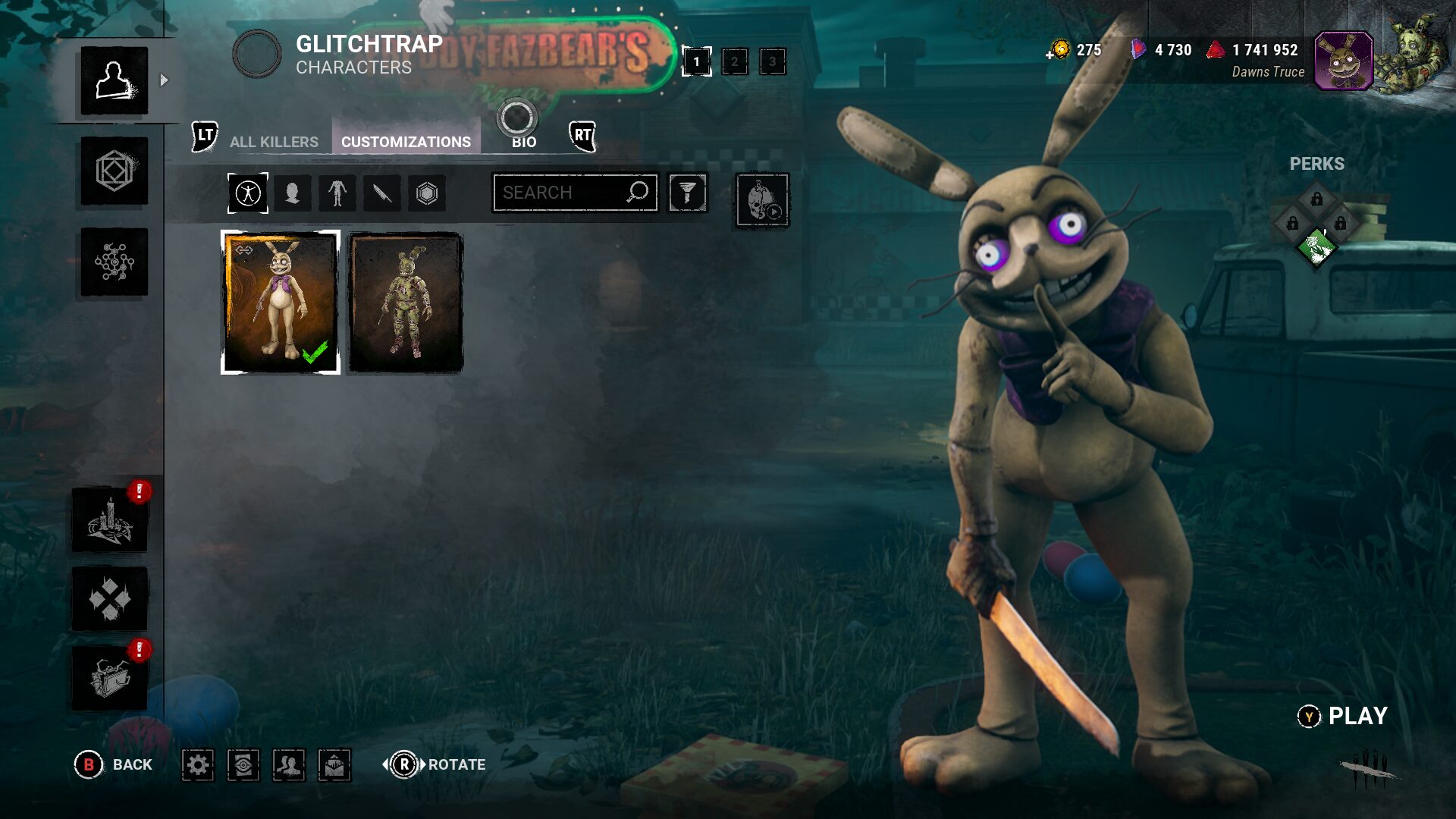Select the charm category hexagon icon
Image resolution: width=1456 pixels, height=819 pixels.
coord(427,193)
